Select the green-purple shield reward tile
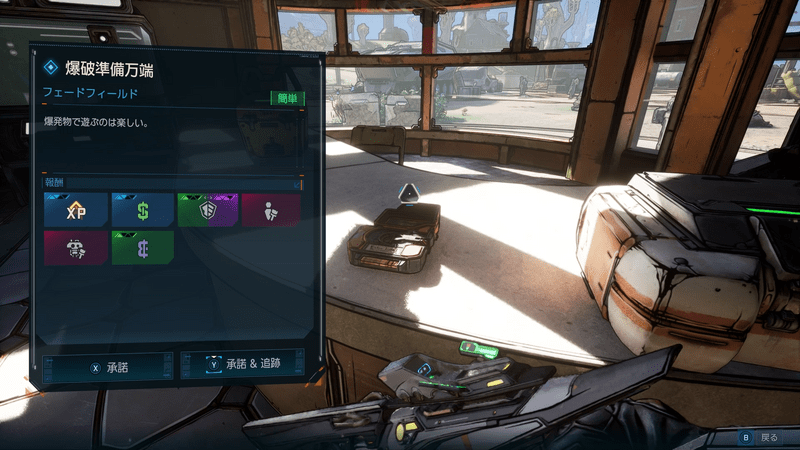This screenshot has height=450, width=800. point(207,211)
